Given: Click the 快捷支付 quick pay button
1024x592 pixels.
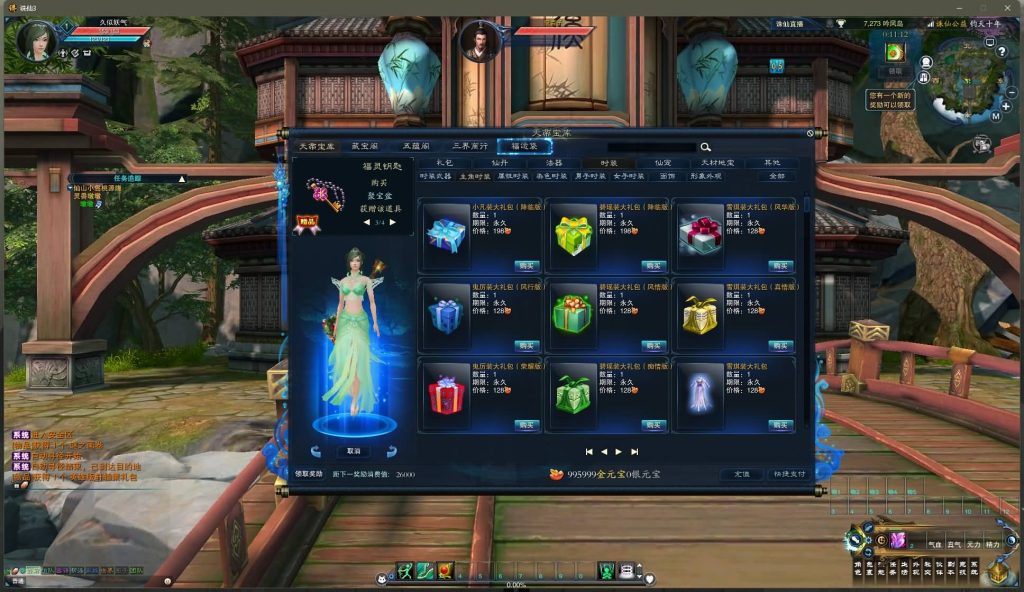Looking at the screenshot, I should (x=788, y=474).
